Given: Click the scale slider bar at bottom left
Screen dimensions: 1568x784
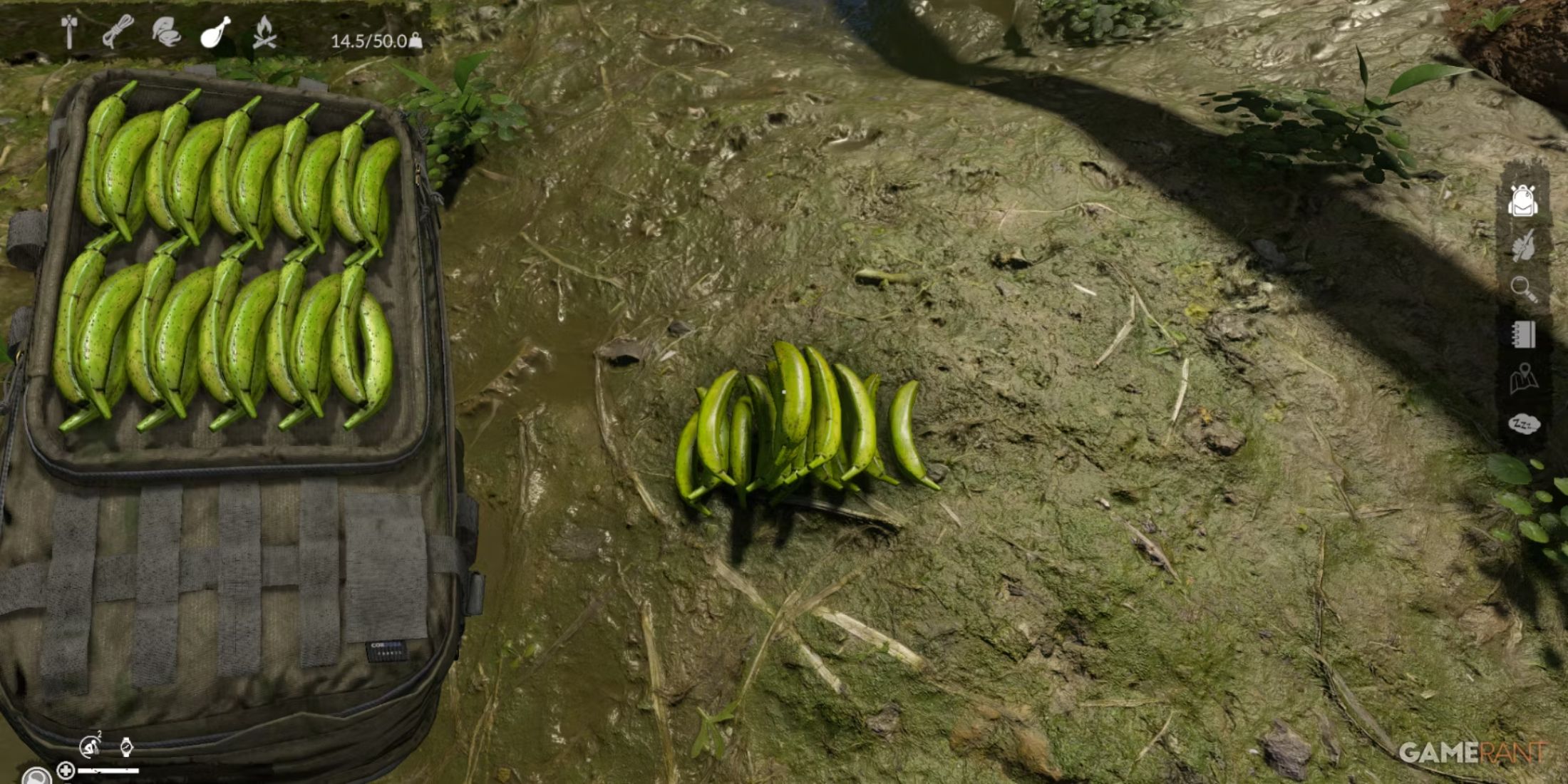Looking at the screenshot, I should point(108,771).
